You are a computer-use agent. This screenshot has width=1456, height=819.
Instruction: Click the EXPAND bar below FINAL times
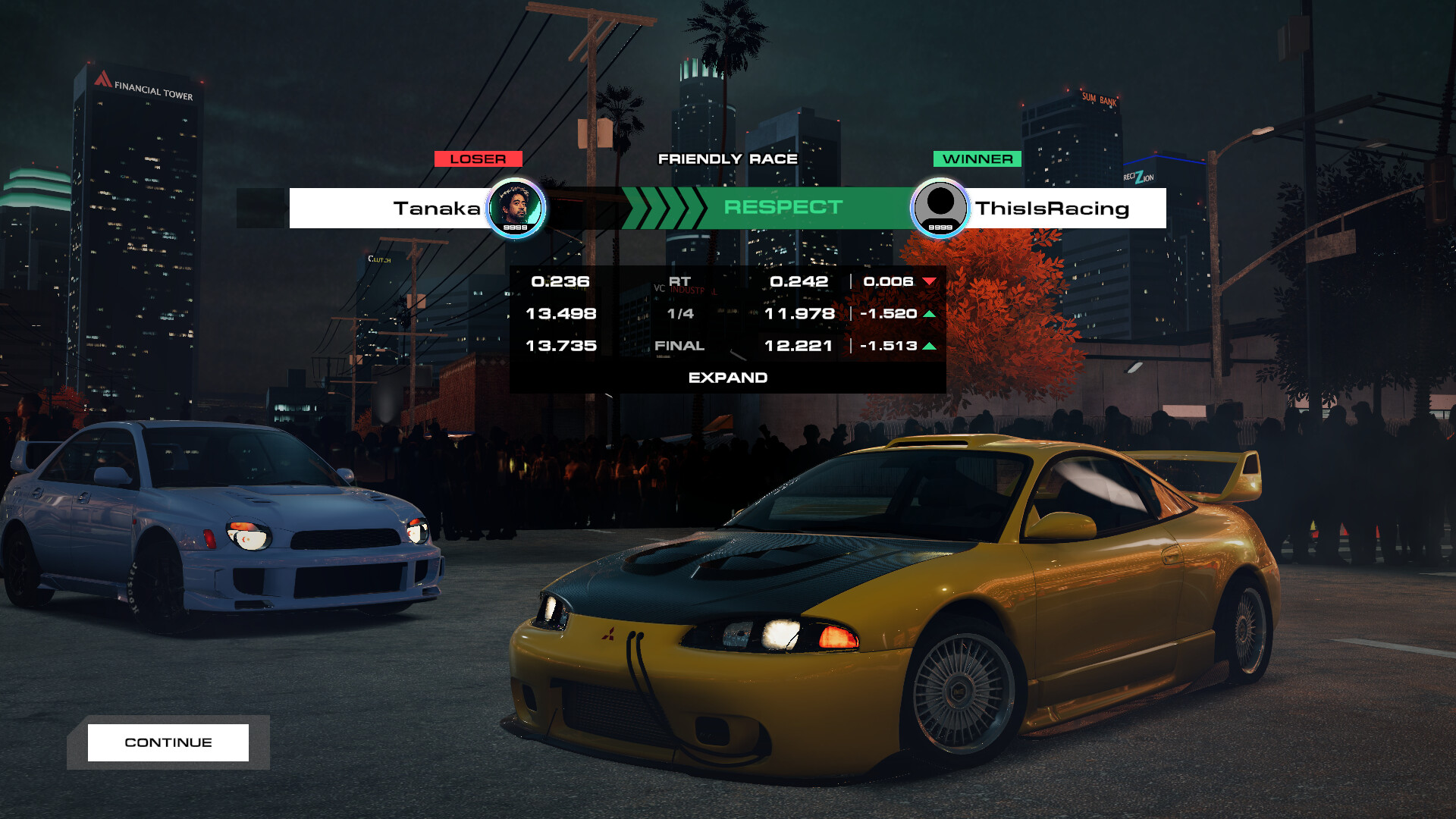[728, 377]
